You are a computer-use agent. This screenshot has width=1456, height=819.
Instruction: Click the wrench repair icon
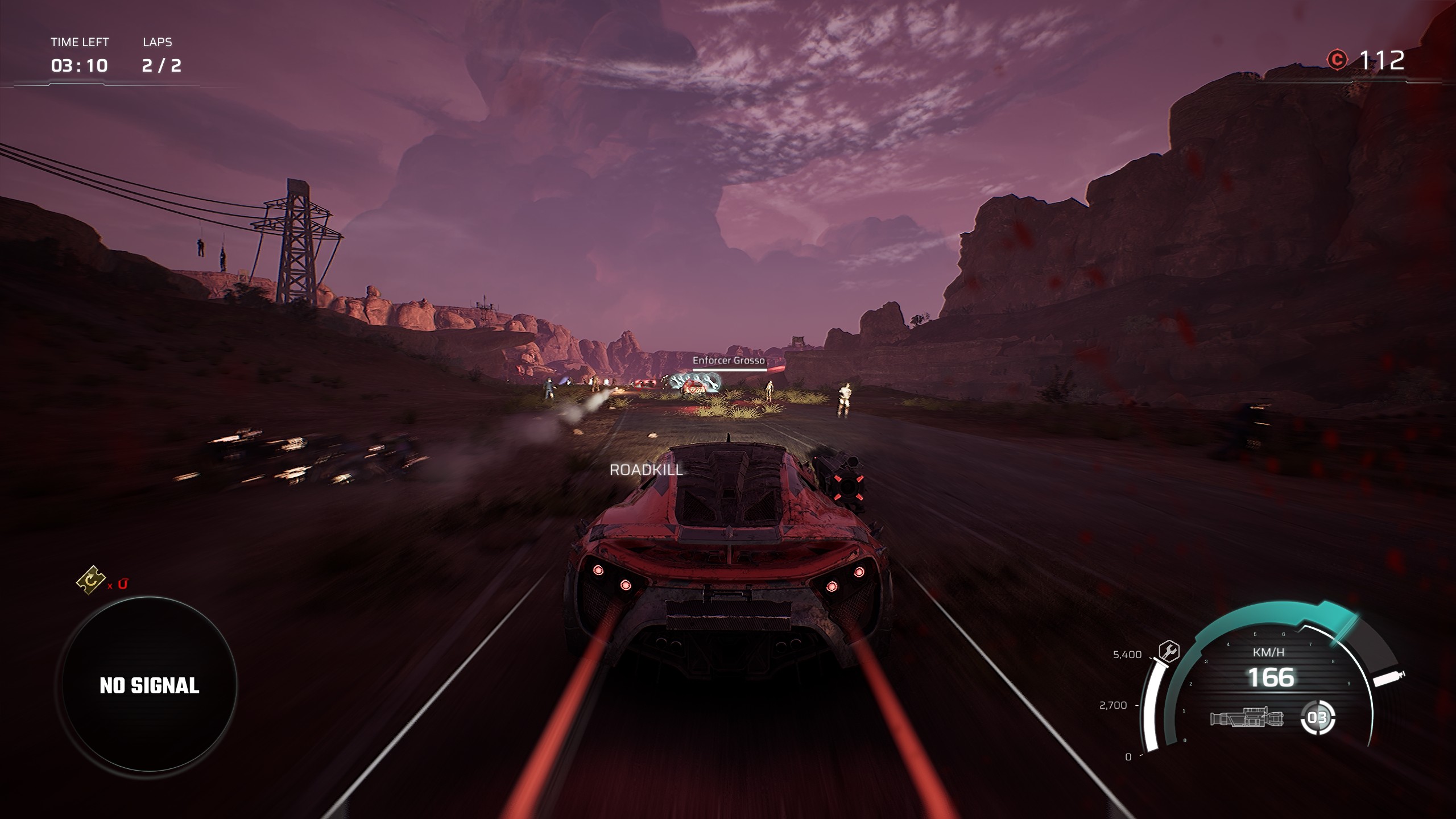[1169, 651]
